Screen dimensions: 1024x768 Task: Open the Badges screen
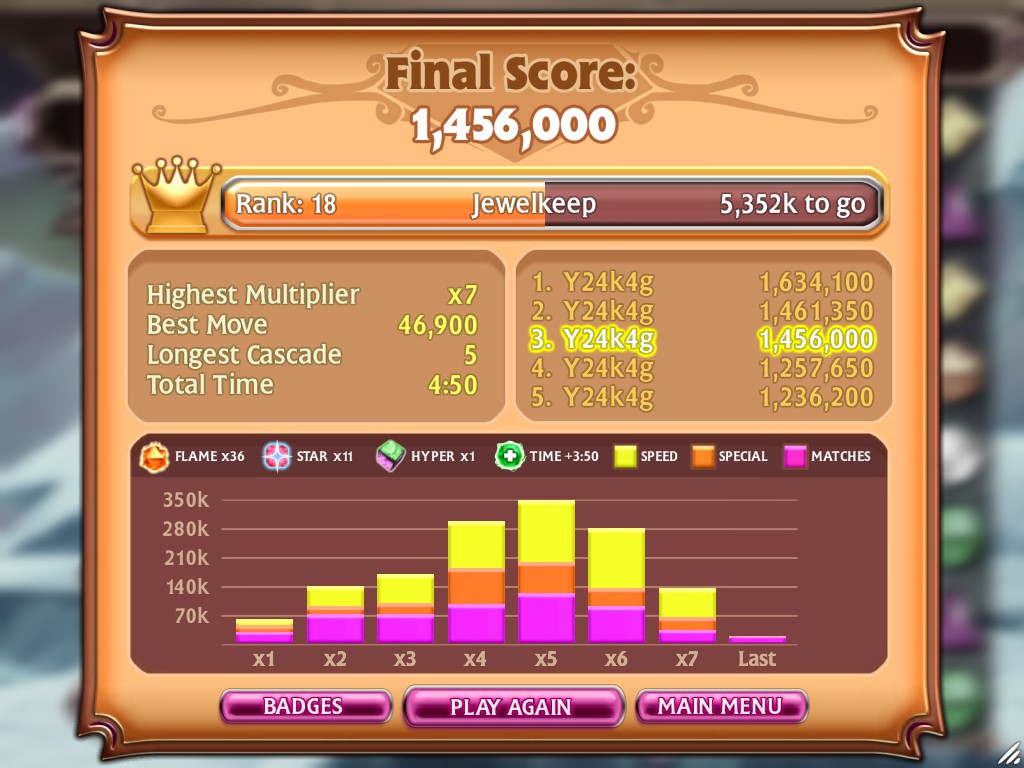[304, 706]
